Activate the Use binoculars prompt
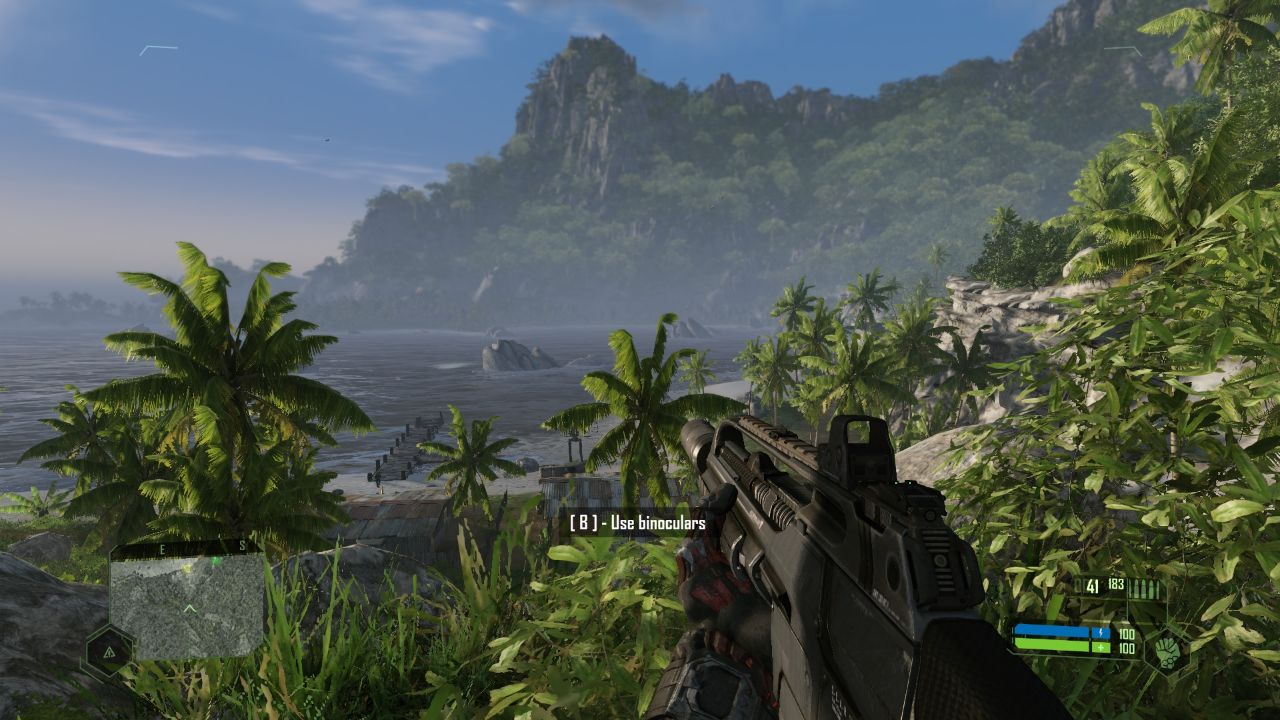Image resolution: width=1280 pixels, height=720 pixels. tap(637, 524)
